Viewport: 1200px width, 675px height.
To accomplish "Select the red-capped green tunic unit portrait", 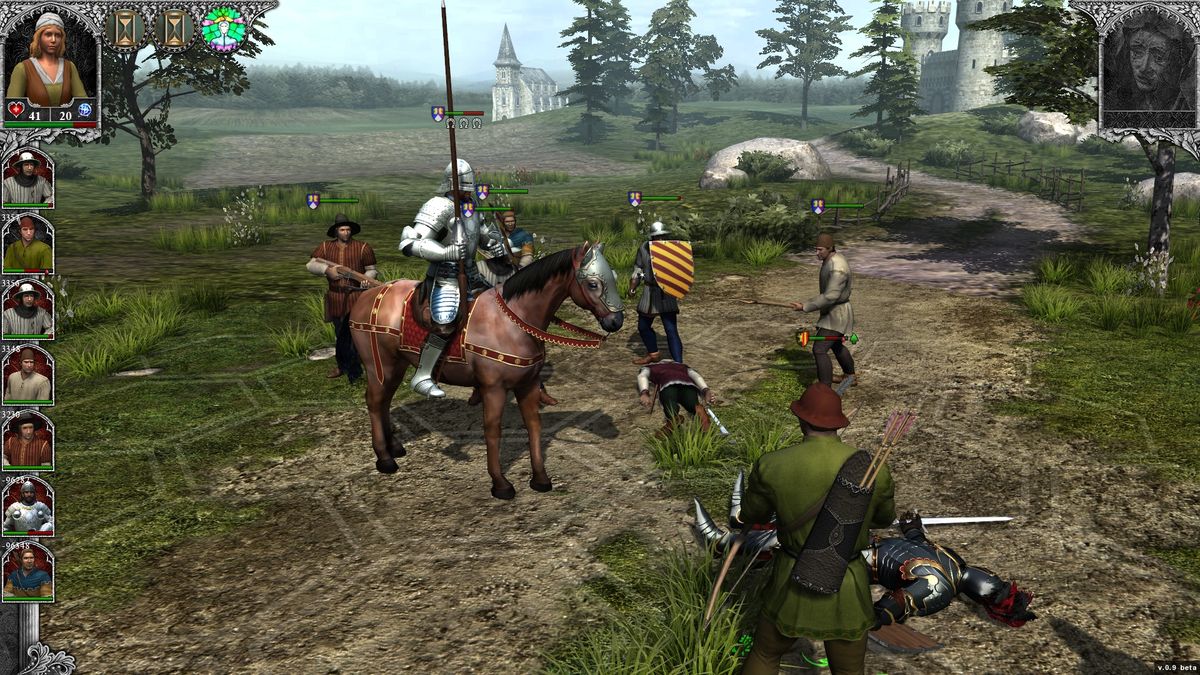I will [x=27, y=244].
